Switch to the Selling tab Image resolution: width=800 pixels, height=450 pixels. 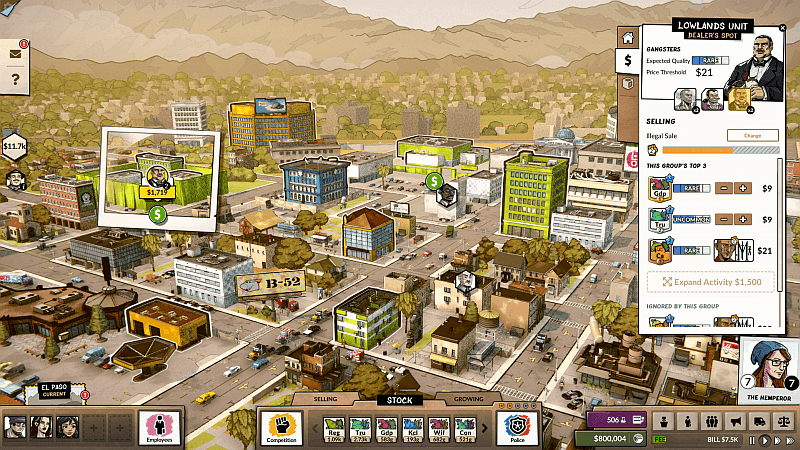pyautogui.click(x=327, y=399)
